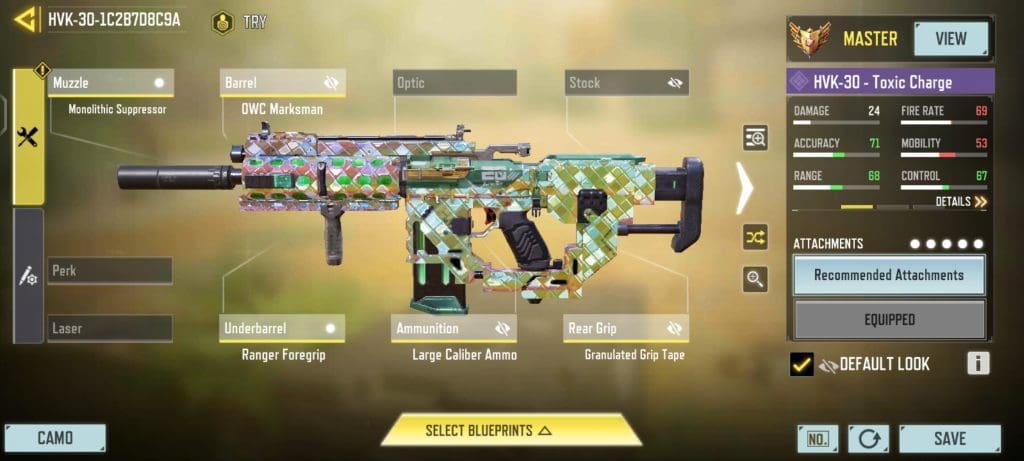Choose the empty Optic slot

(x=454, y=82)
